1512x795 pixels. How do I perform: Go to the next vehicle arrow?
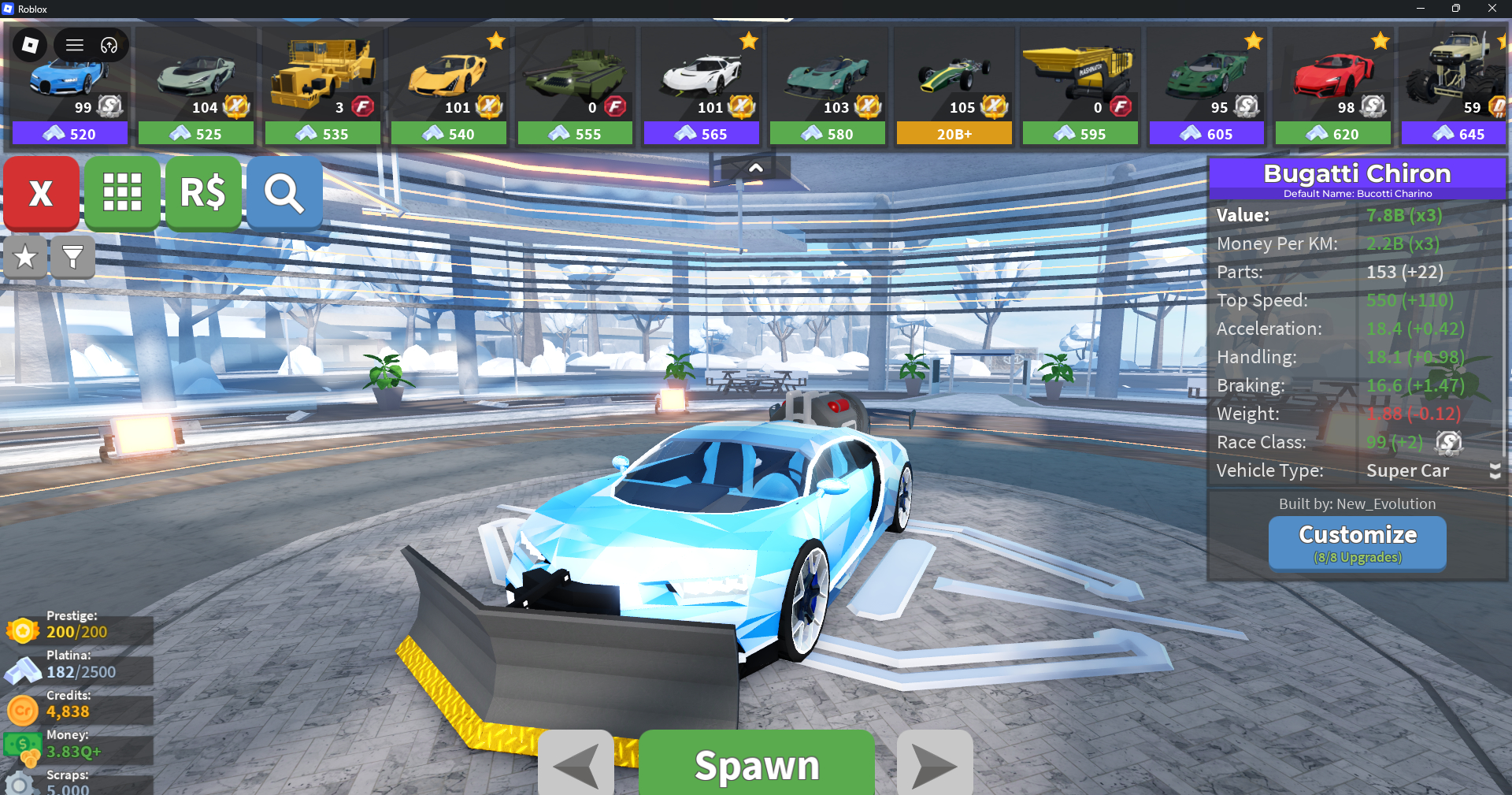935,764
